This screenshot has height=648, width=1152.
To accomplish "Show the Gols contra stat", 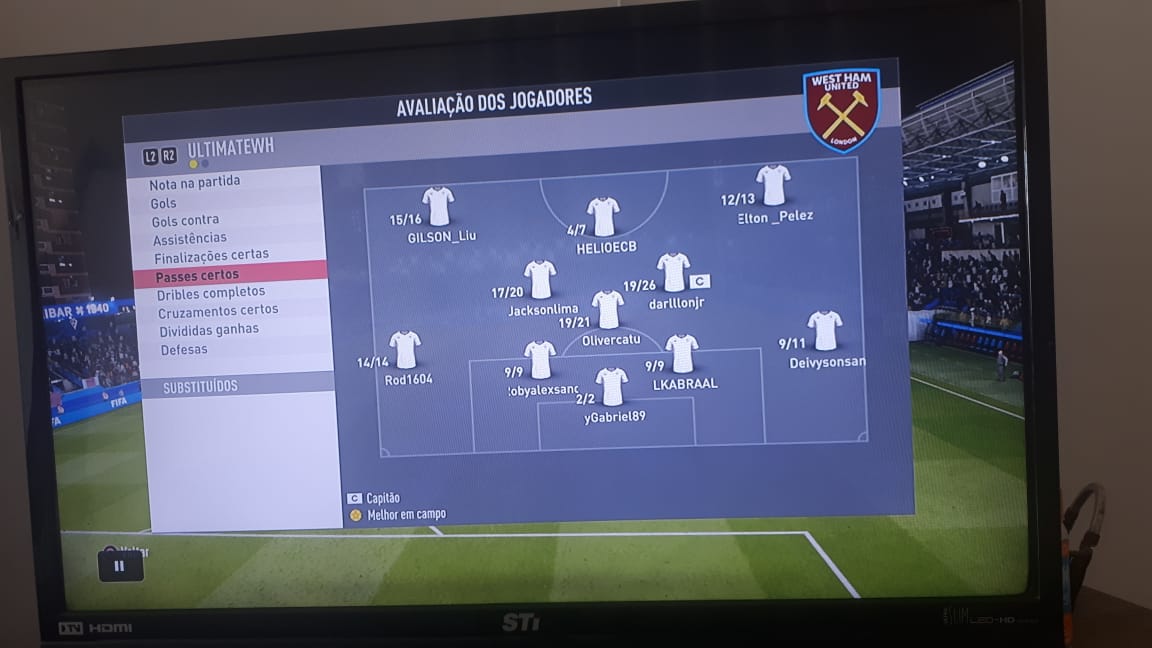I will click(x=185, y=220).
